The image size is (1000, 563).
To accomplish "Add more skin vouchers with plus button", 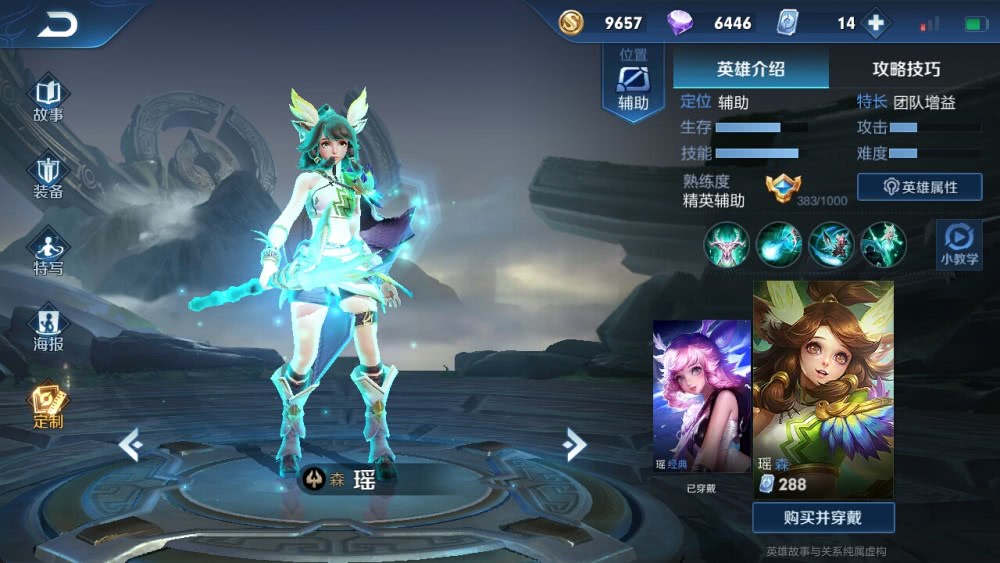I will 875,23.
